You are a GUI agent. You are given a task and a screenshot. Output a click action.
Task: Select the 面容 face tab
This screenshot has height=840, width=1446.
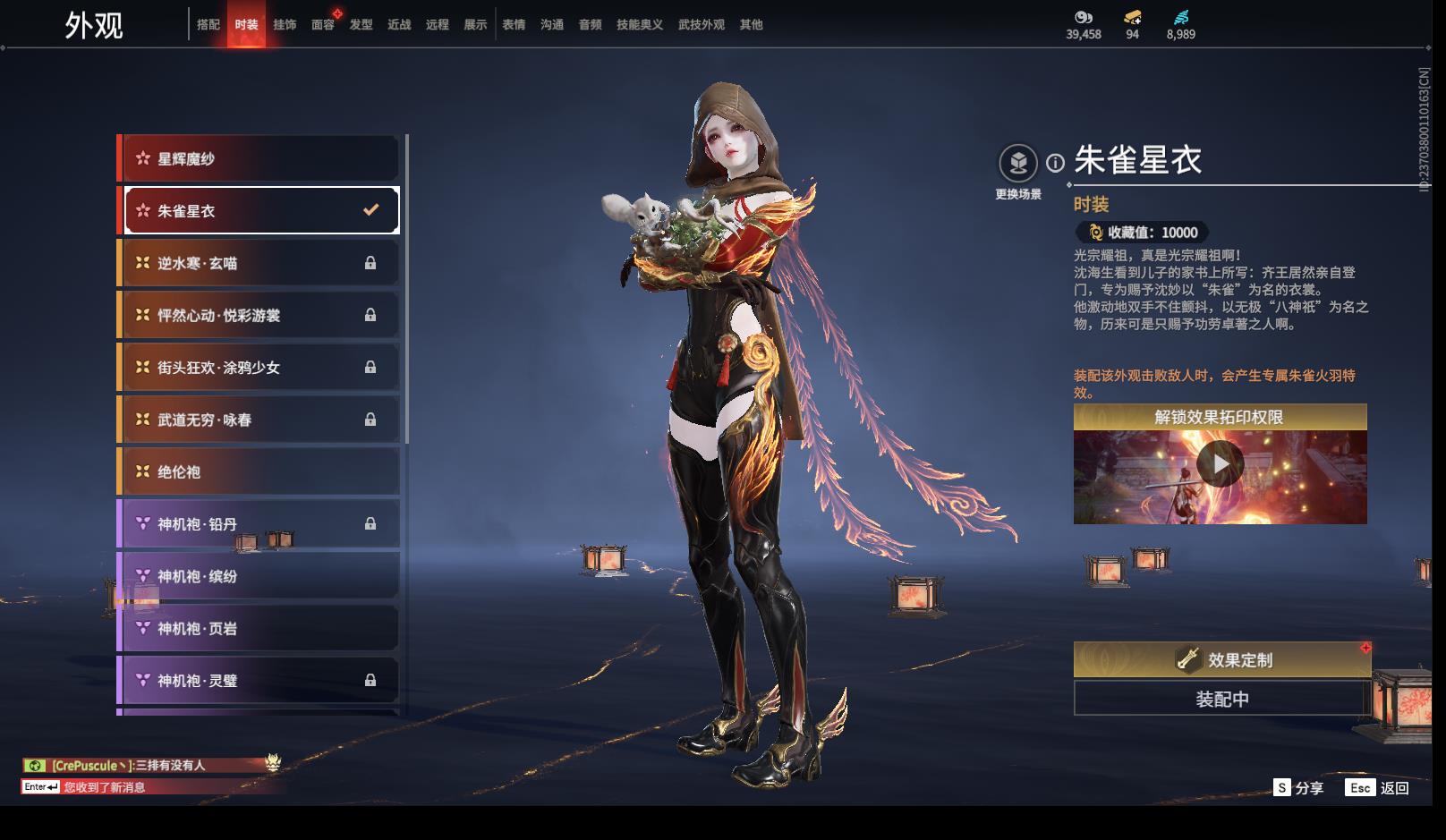[323, 25]
